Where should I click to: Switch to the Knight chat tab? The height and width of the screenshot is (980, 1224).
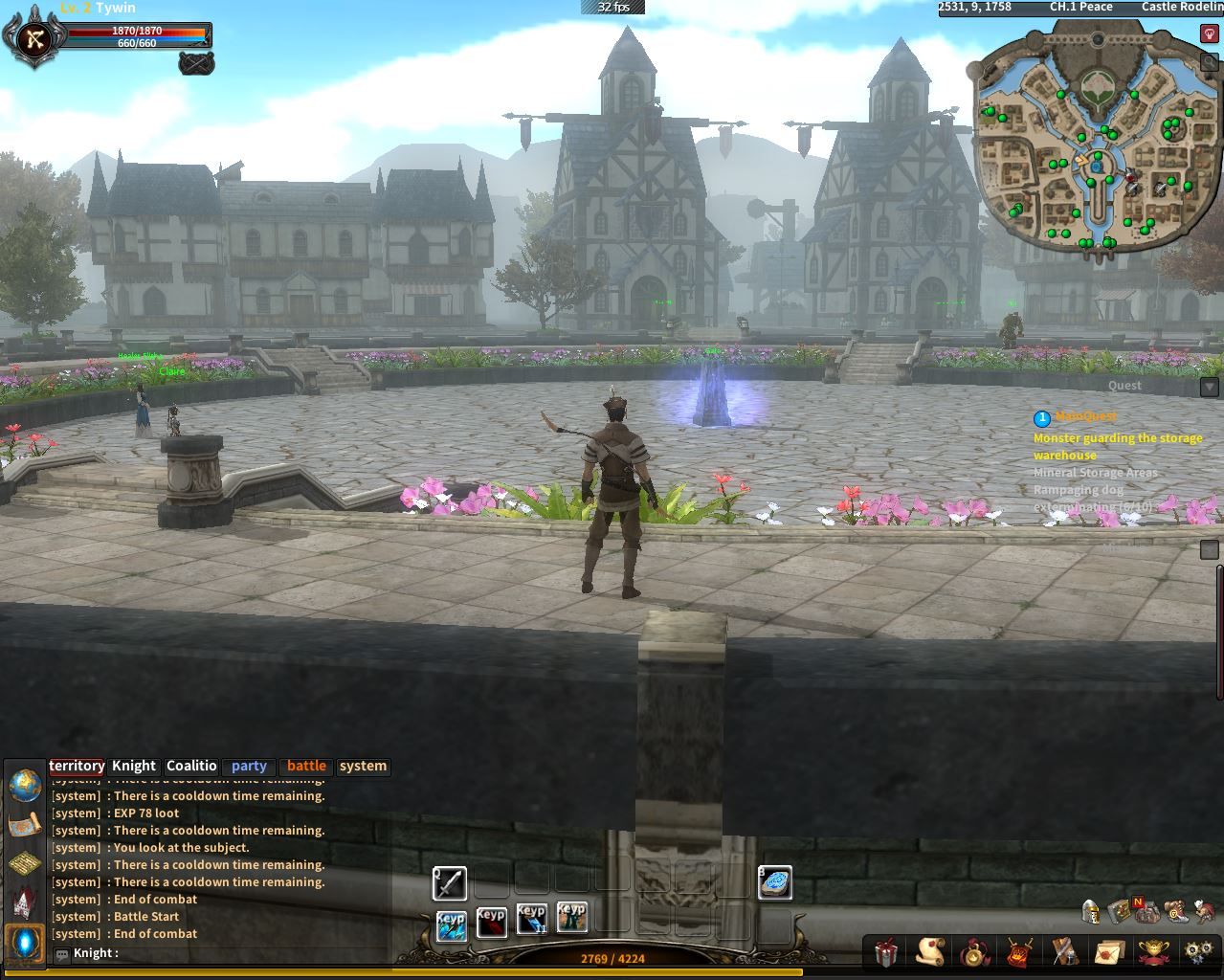click(x=133, y=766)
